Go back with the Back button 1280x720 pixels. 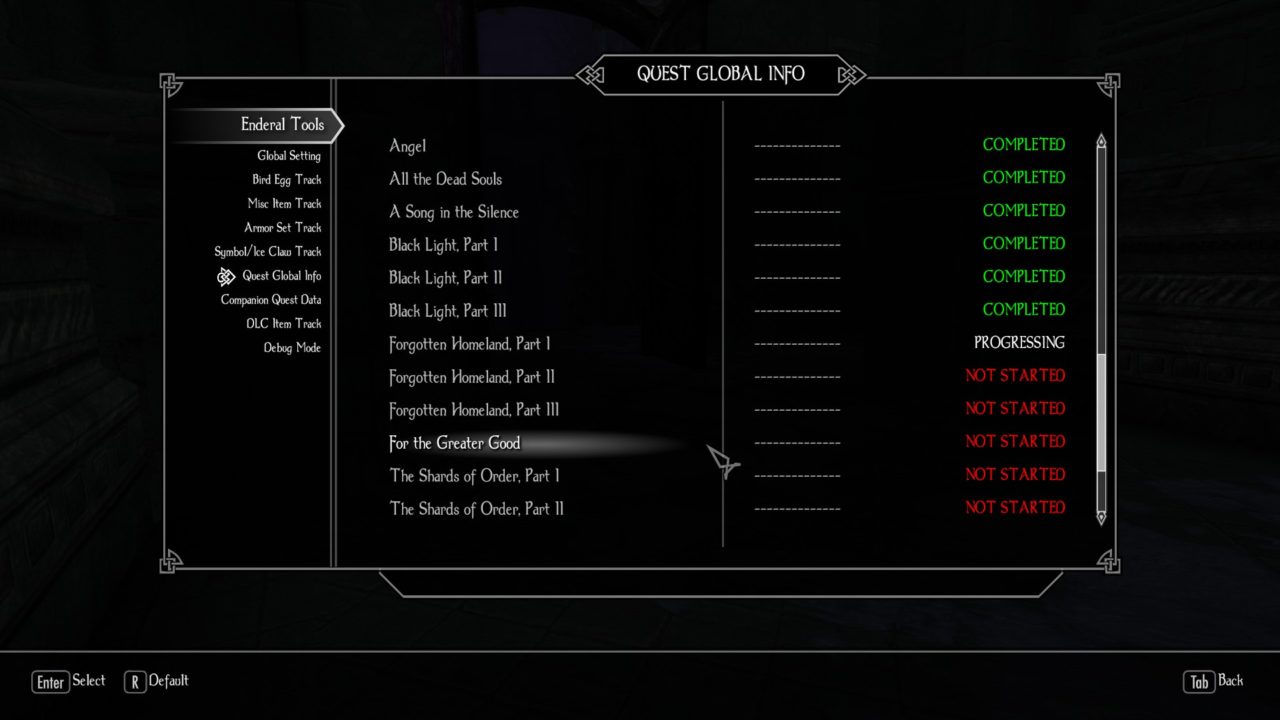(x=1214, y=681)
